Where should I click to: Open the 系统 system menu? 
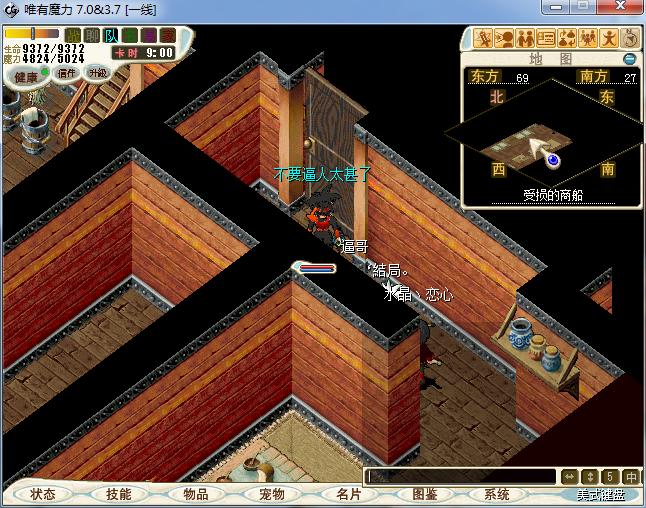497,494
